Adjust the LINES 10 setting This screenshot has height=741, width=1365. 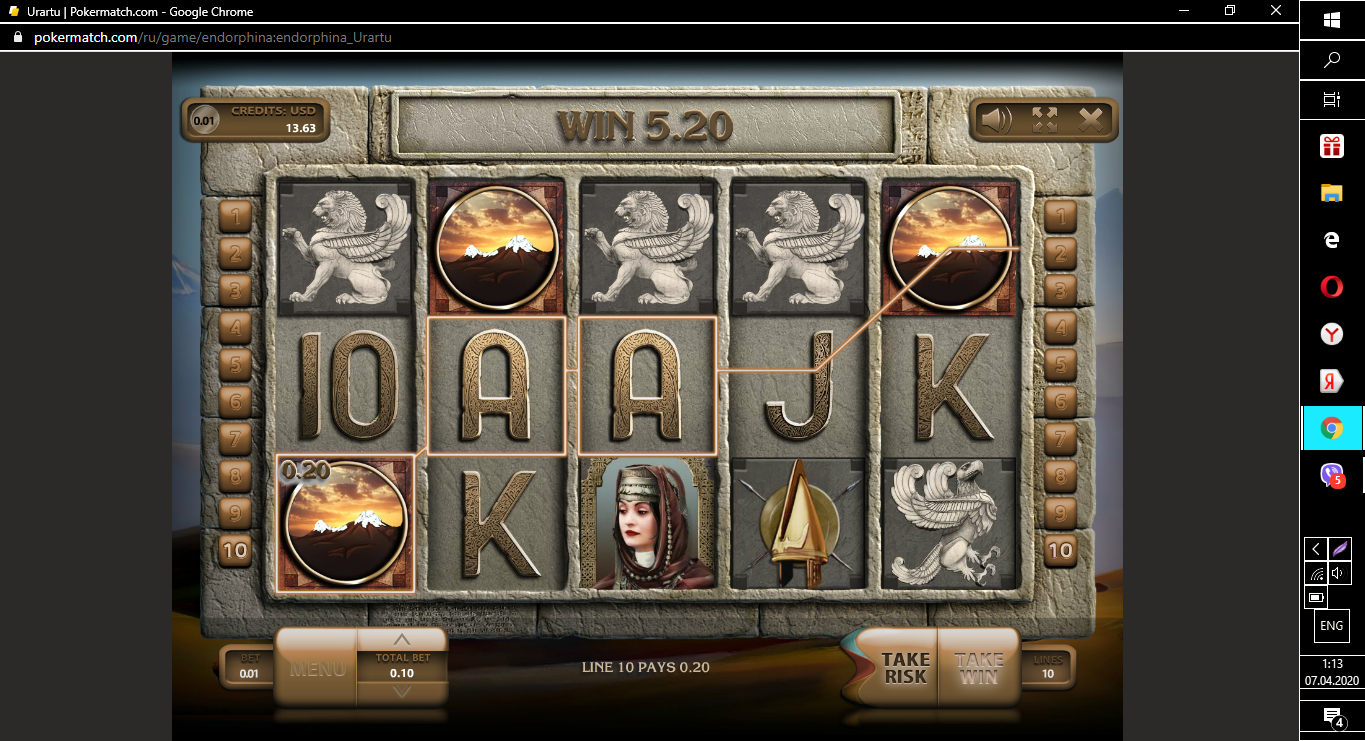tap(1048, 667)
